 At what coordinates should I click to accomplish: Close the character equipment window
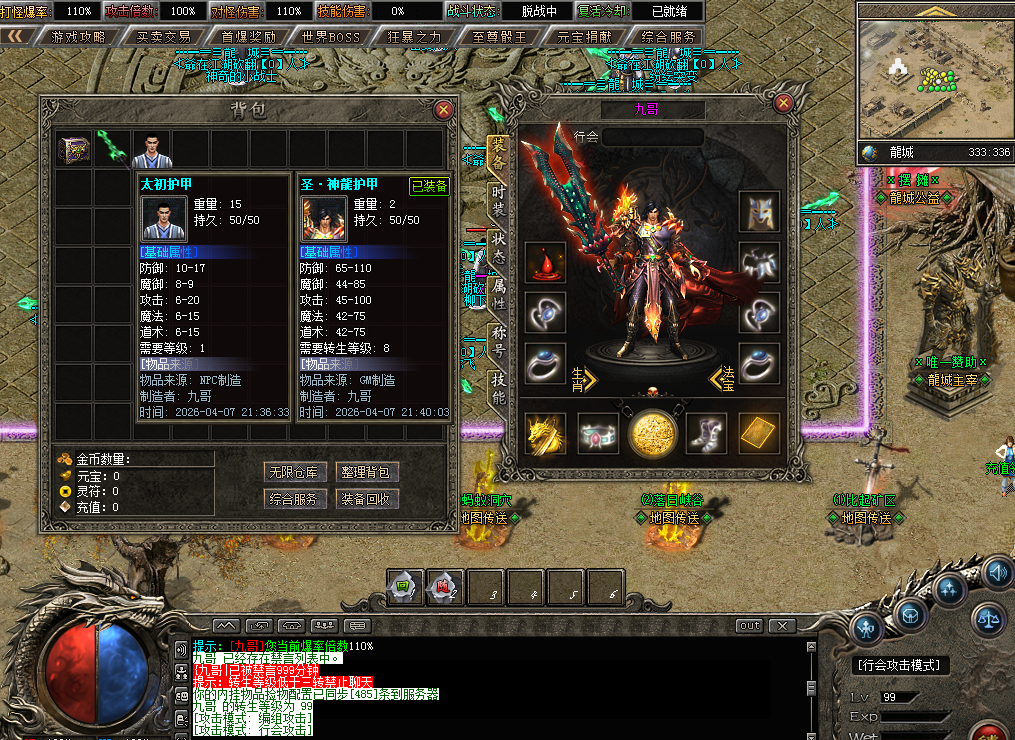784,102
